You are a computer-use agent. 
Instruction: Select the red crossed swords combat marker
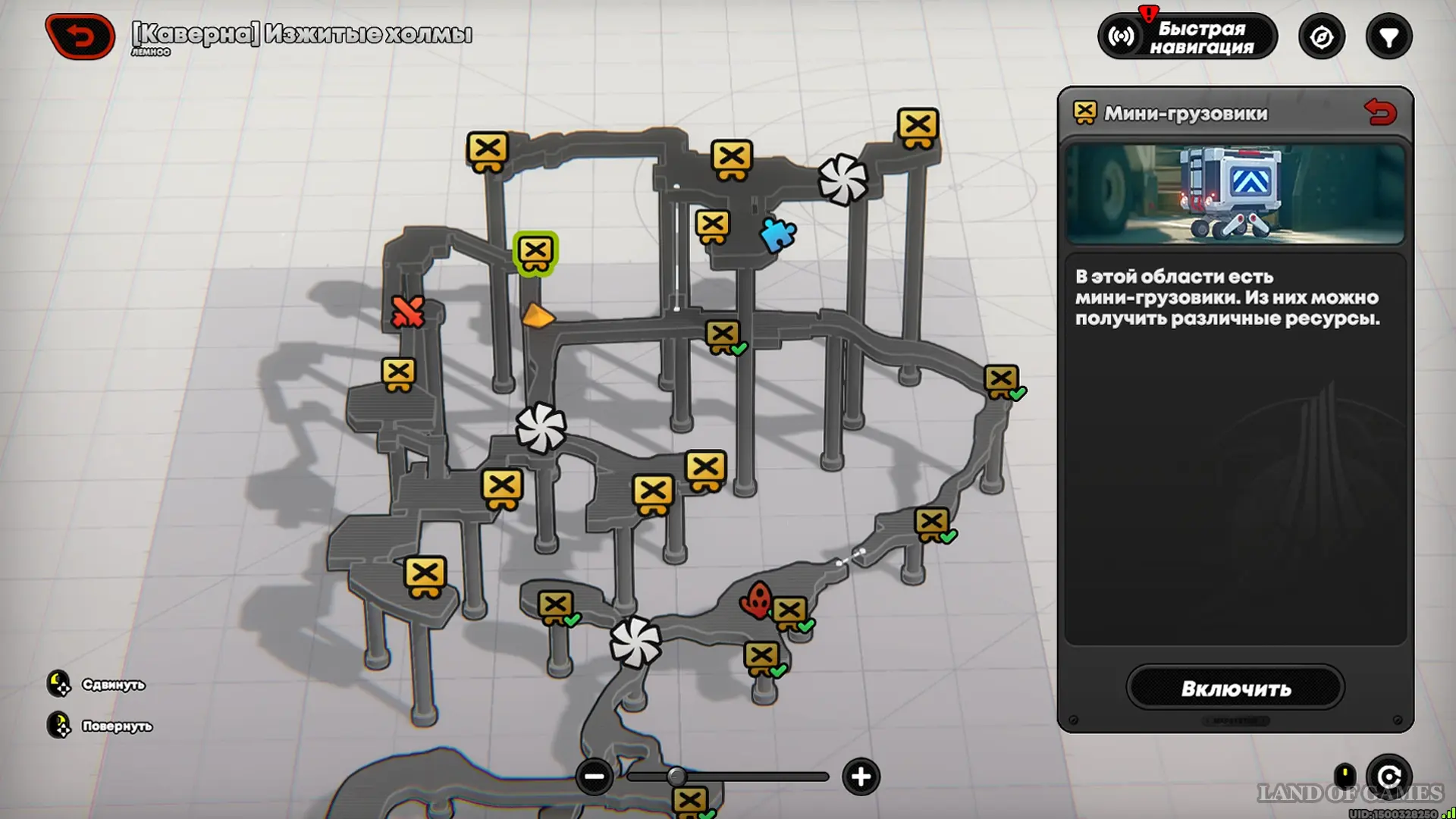(407, 312)
